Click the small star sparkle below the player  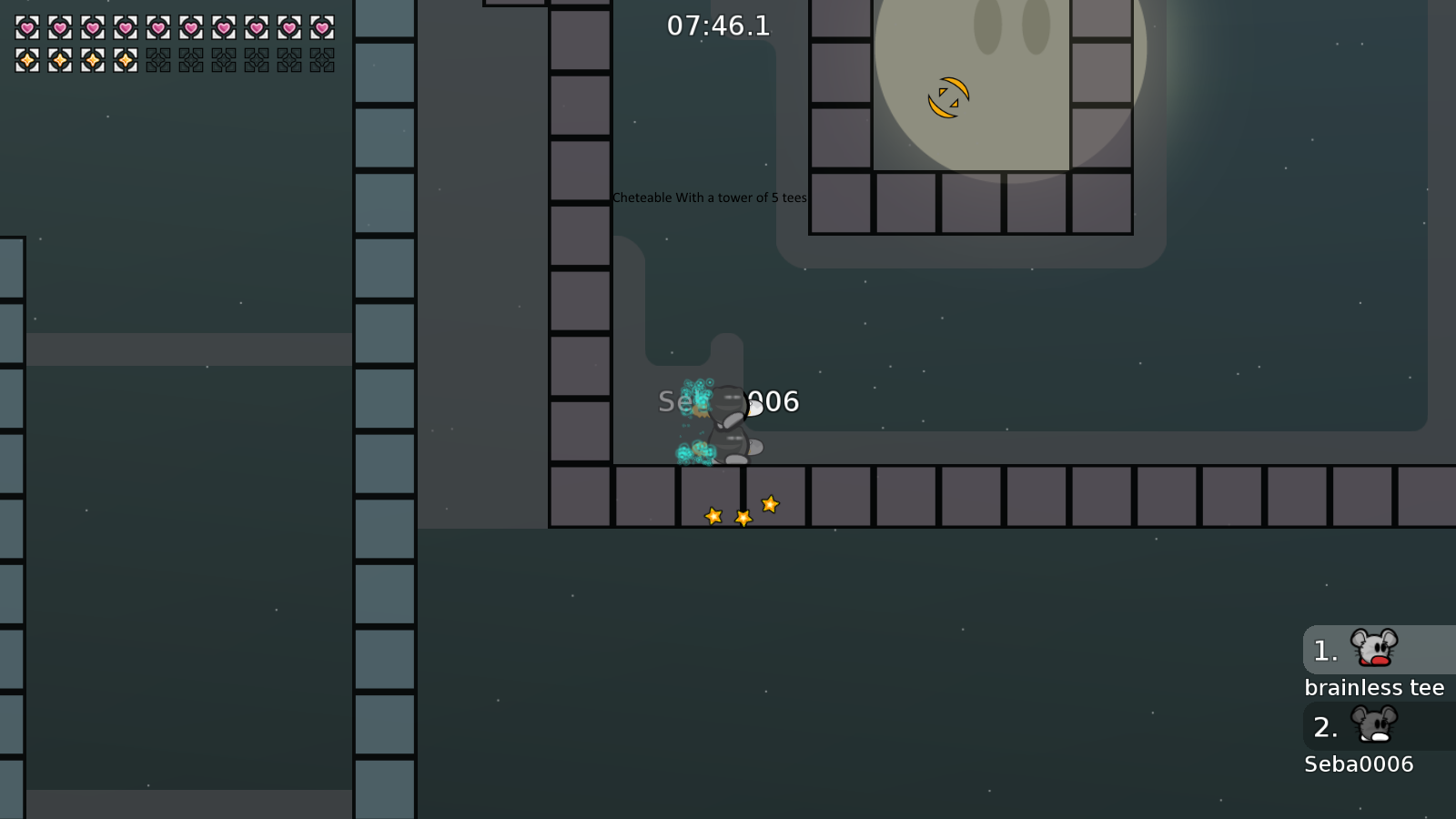pyautogui.click(x=713, y=515)
